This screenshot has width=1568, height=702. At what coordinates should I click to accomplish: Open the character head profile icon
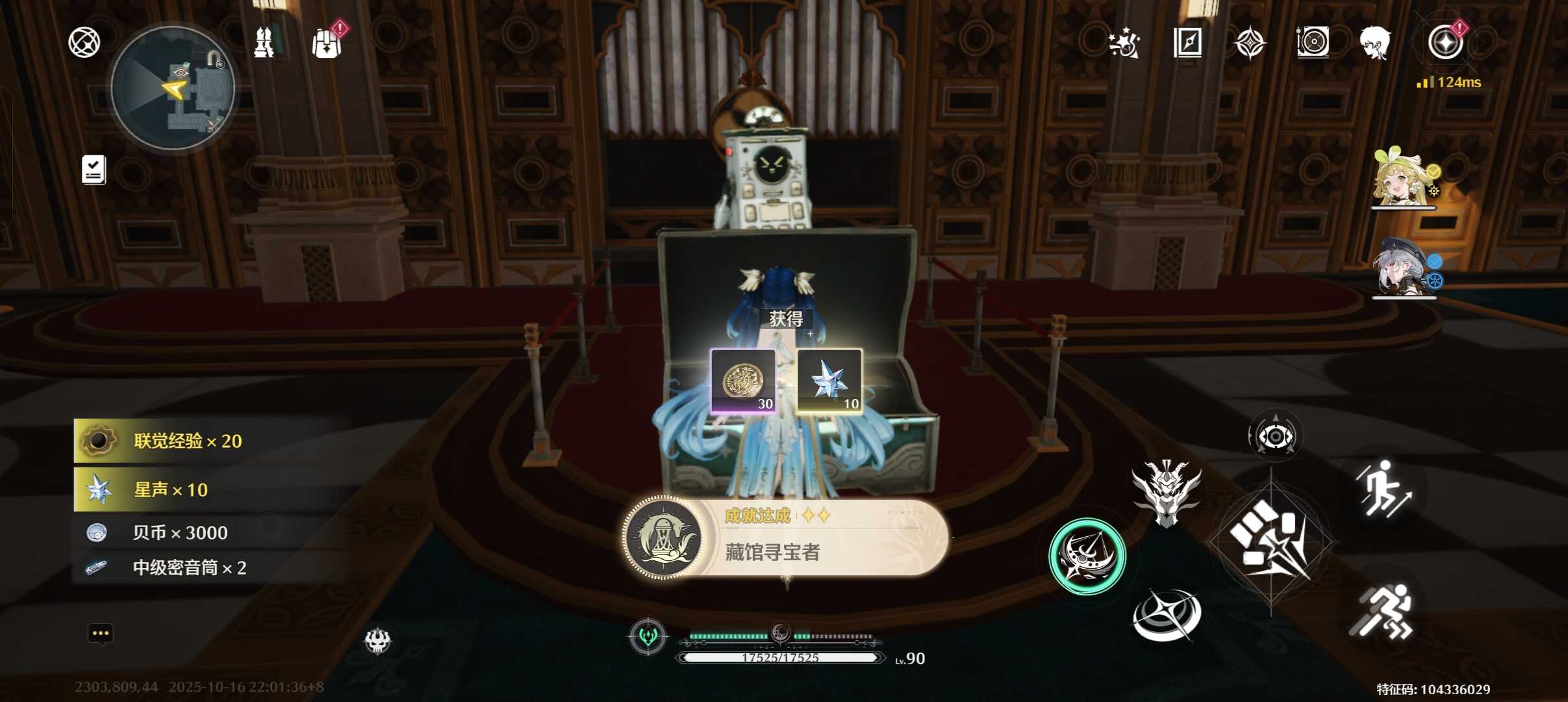pyautogui.click(x=1375, y=43)
